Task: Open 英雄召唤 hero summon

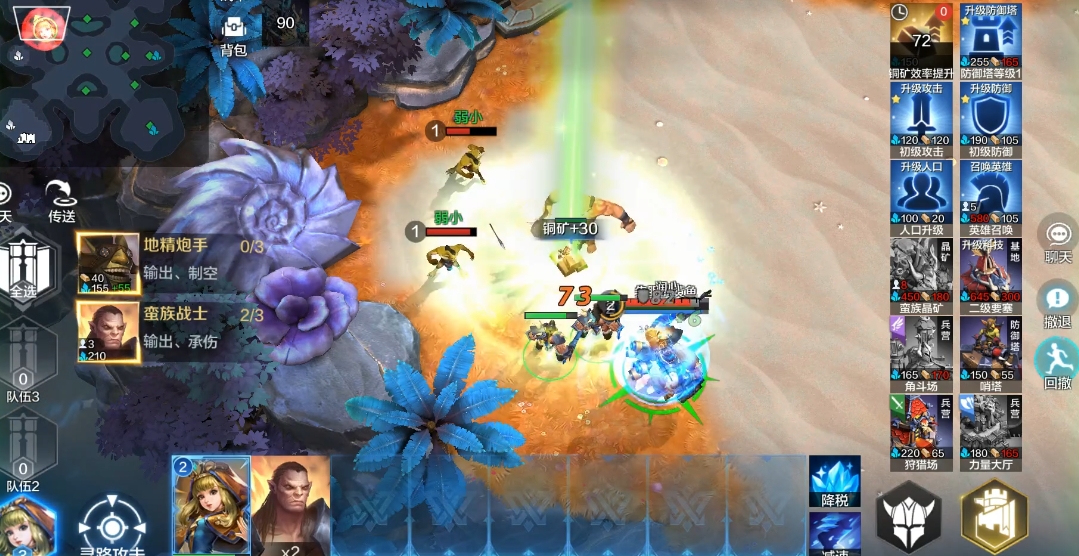Action: [990, 196]
